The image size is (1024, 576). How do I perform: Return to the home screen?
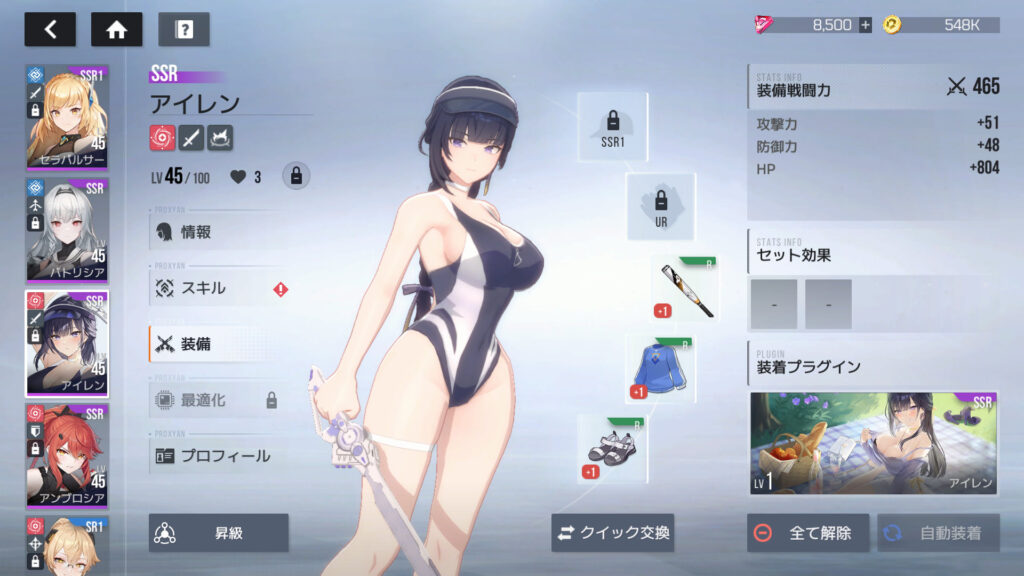pos(116,29)
